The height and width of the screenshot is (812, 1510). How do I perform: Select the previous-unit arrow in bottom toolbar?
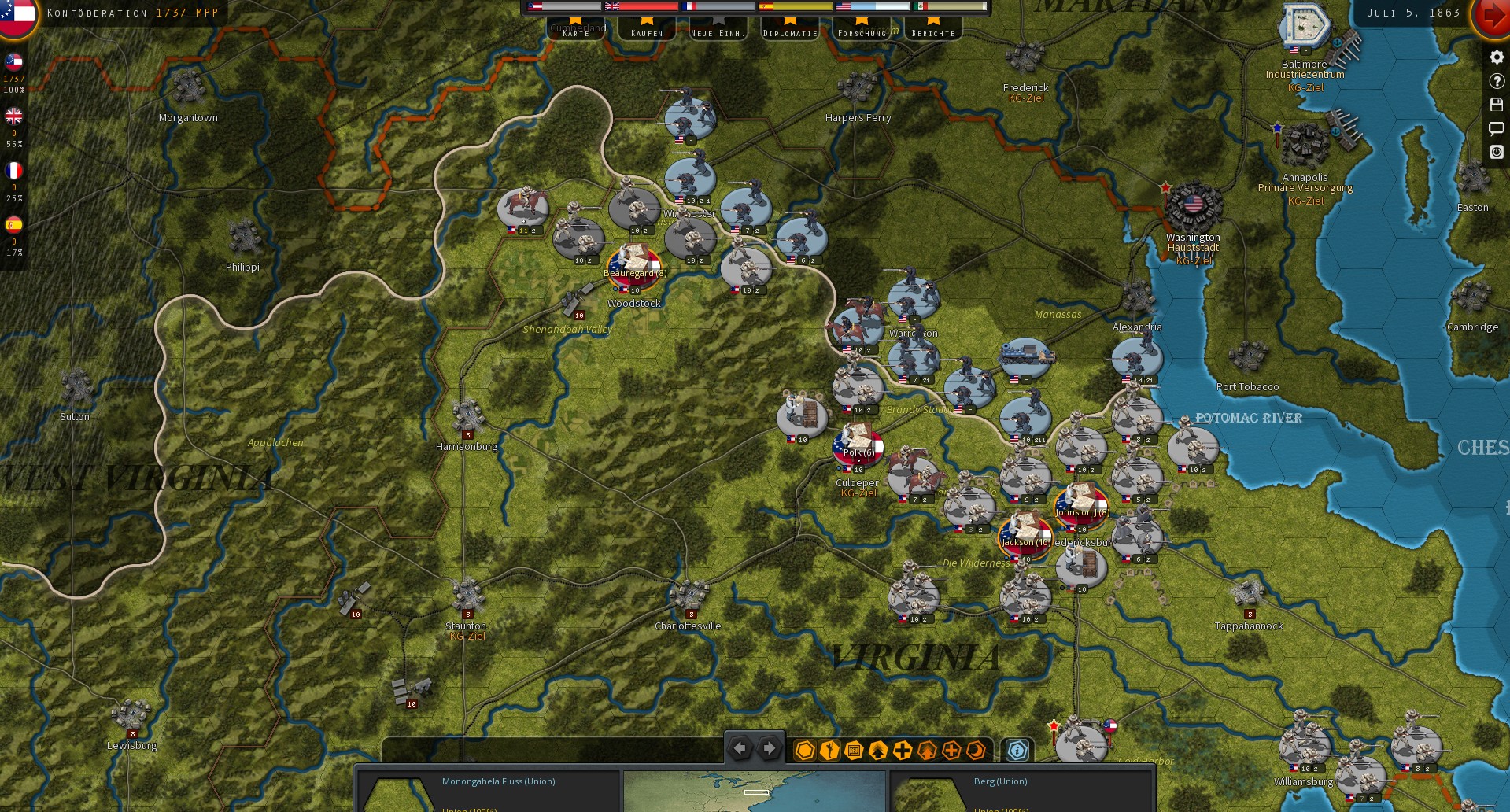(x=740, y=748)
